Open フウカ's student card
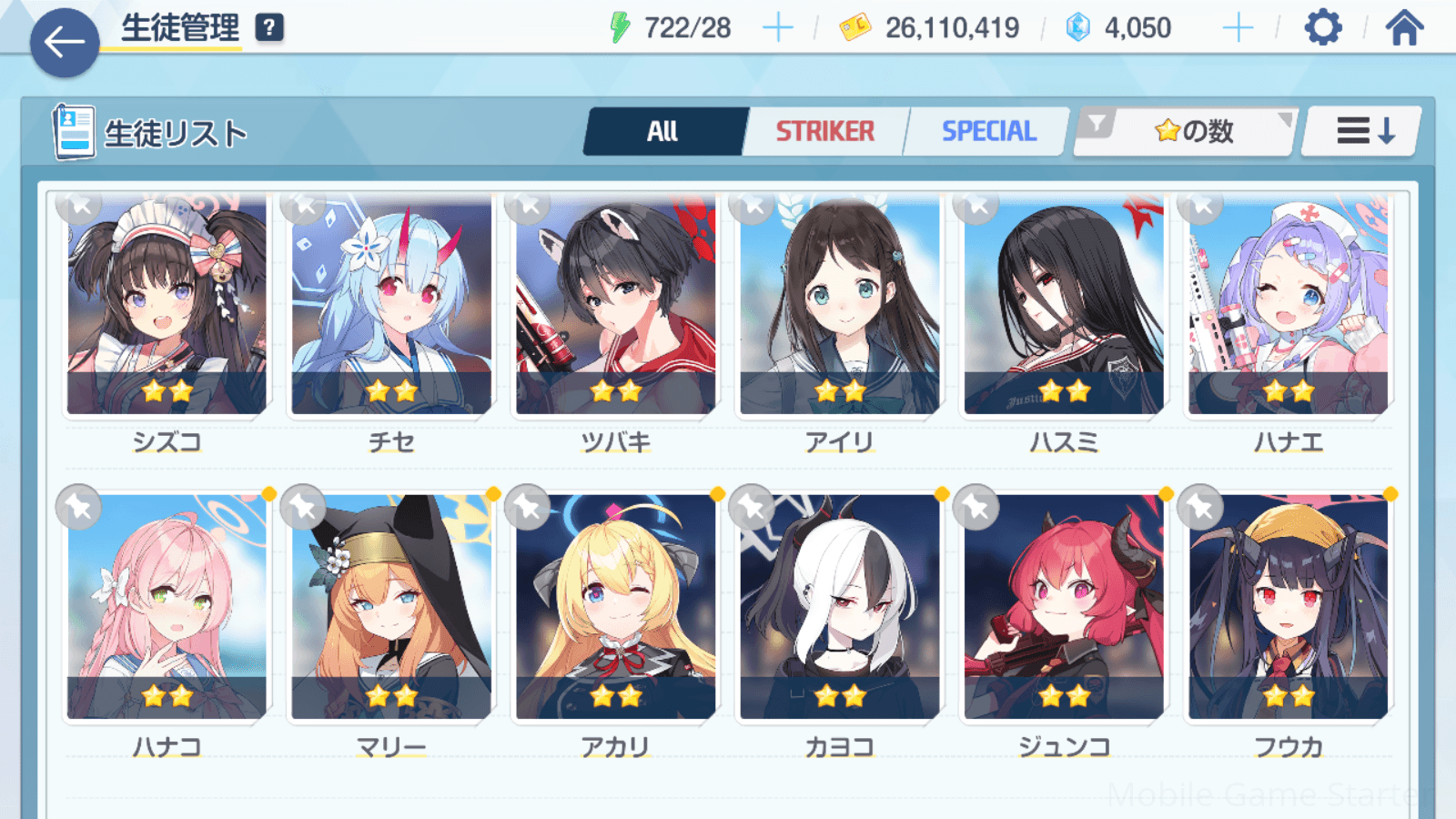This screenshot has width=1456, height=819. click(x=1288, y=608)
